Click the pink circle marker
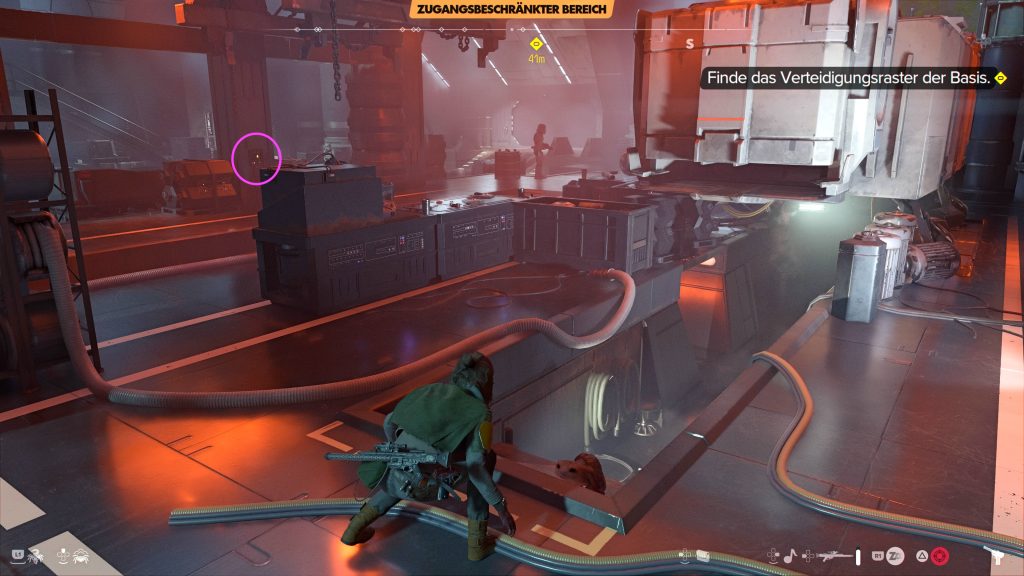The height and width of the screenshot is (576, 1024). point(256,158)
